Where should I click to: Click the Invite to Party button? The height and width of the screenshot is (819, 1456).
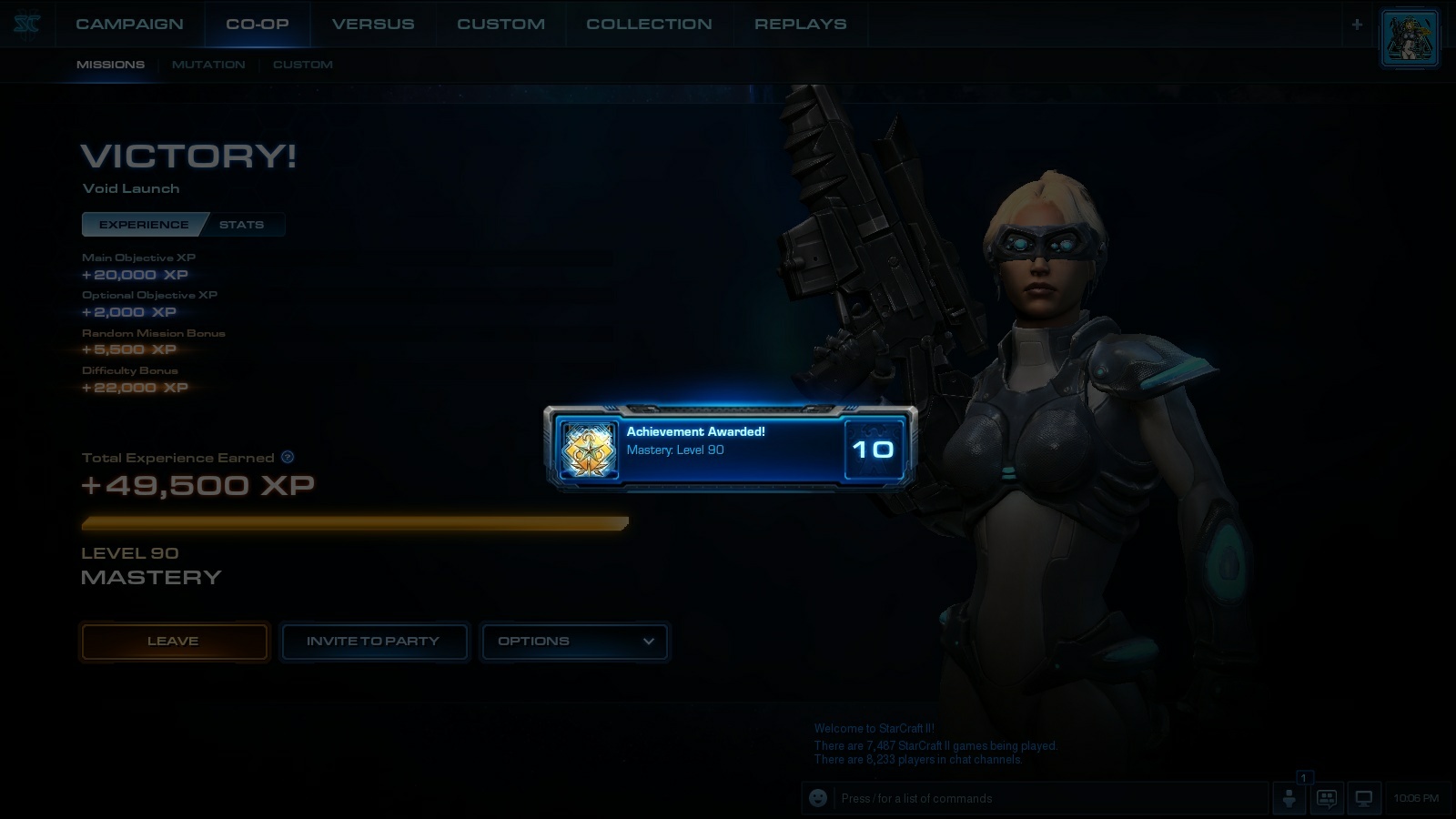click(x=373, y=642)
